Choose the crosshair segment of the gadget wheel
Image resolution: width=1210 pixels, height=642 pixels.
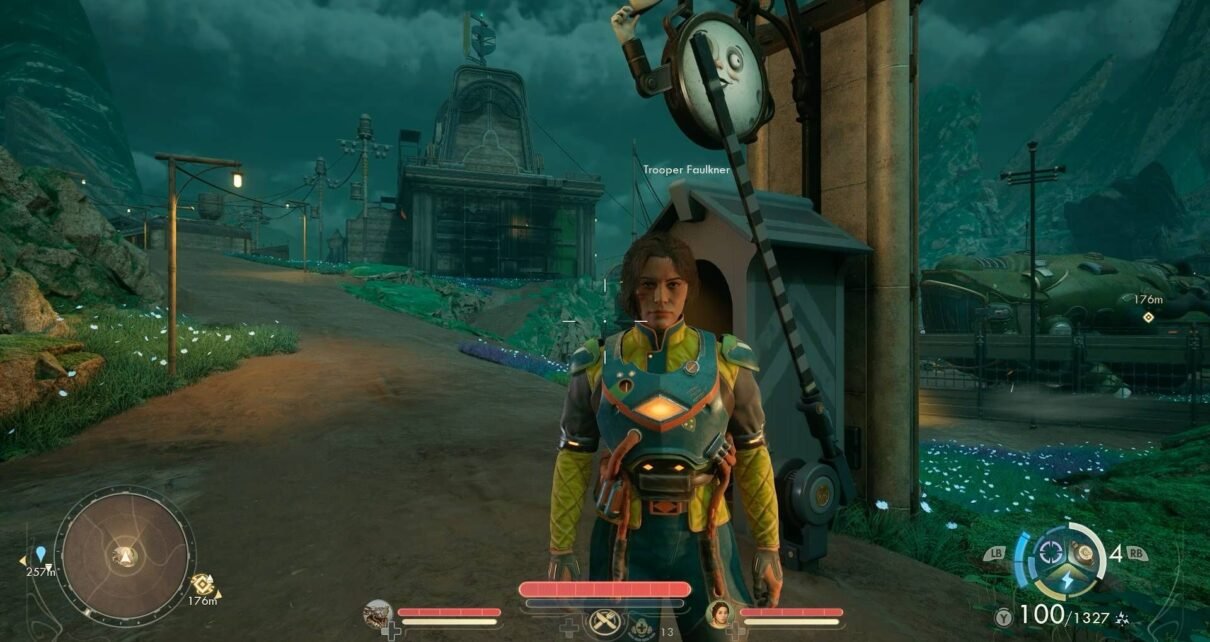click(x=1049, y=551)
